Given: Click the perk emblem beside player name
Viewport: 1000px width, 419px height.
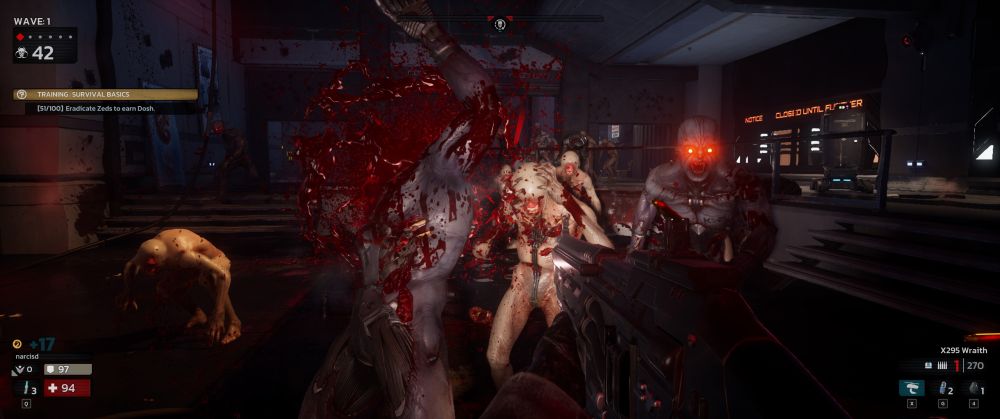Looking at the screenshot, I should (17, 369).
